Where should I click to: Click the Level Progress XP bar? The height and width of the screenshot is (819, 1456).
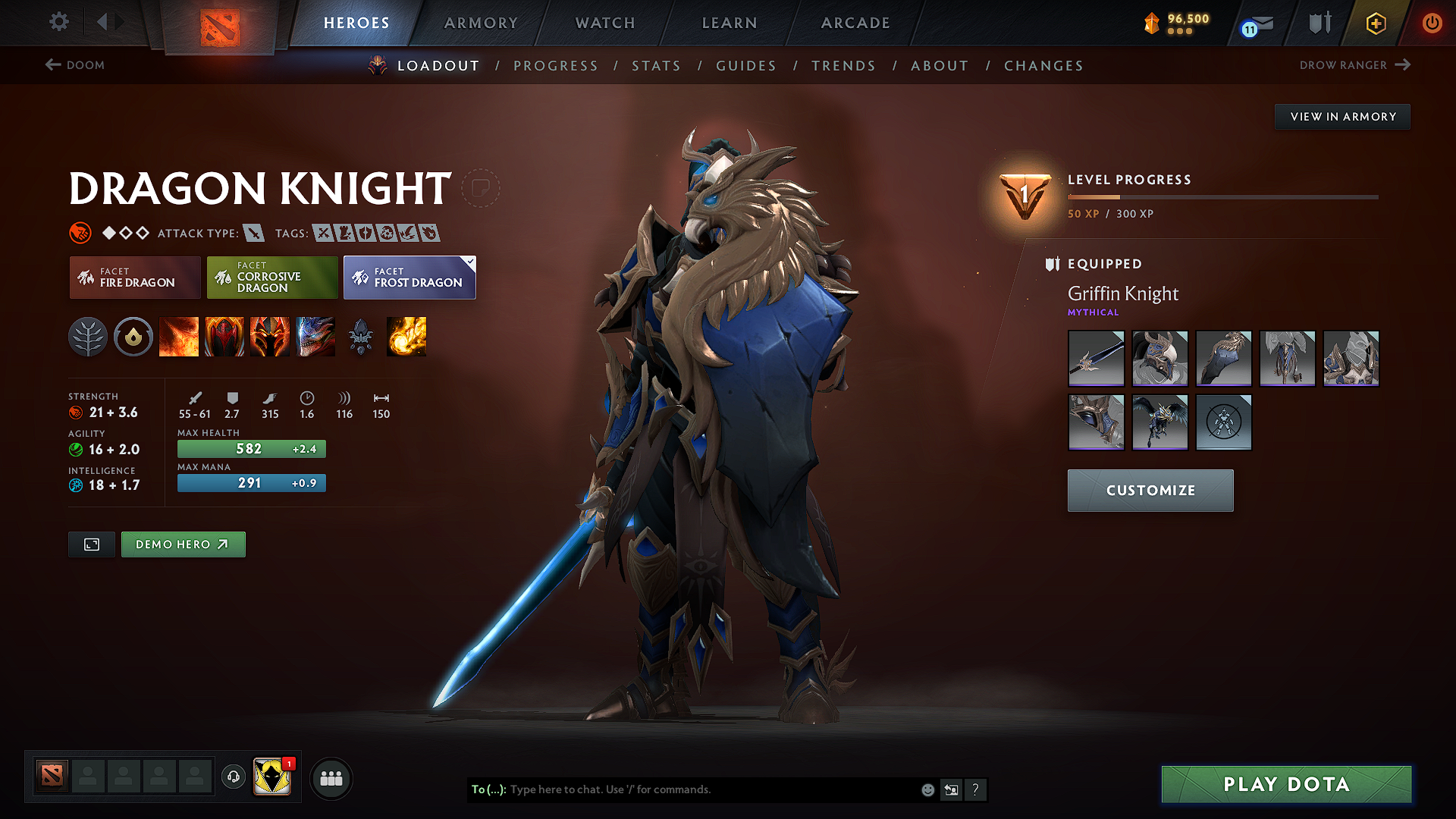click(x=1222, y=196)
